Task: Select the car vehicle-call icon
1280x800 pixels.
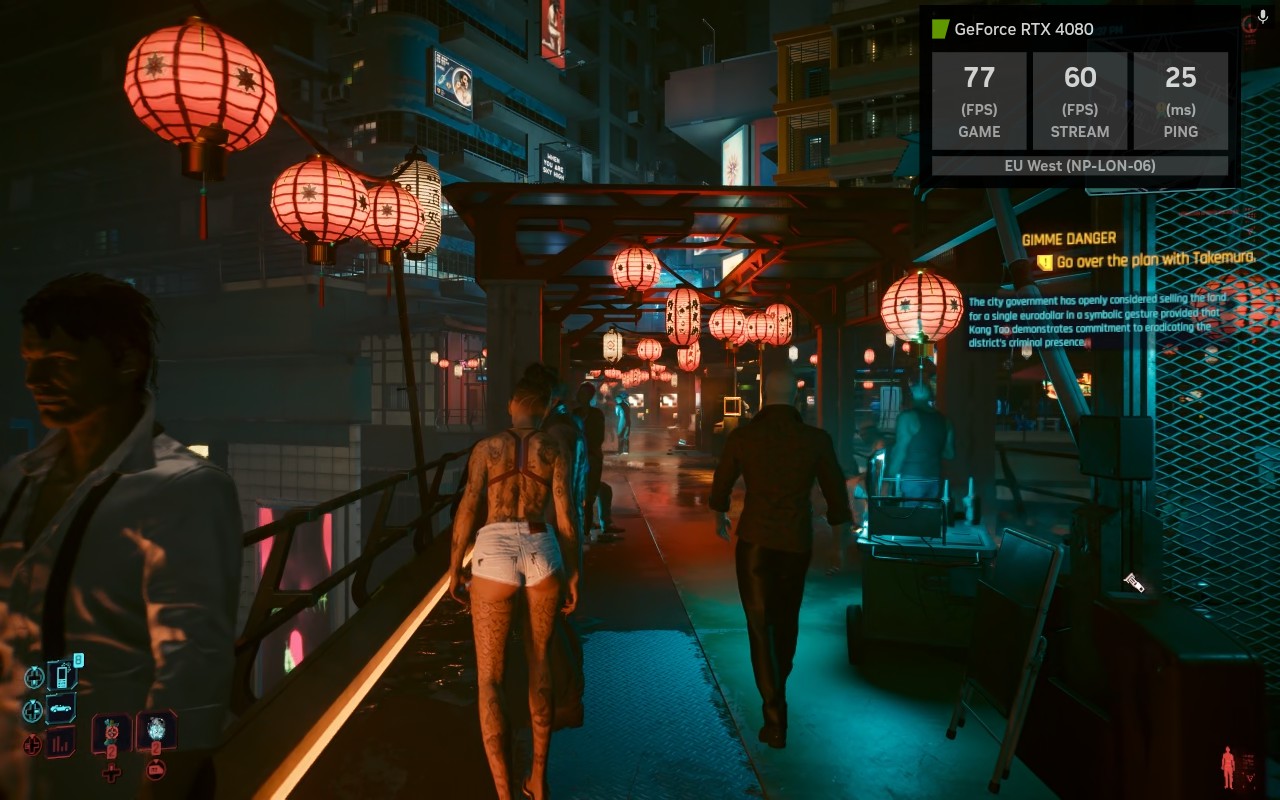Action: coord(61,709)
